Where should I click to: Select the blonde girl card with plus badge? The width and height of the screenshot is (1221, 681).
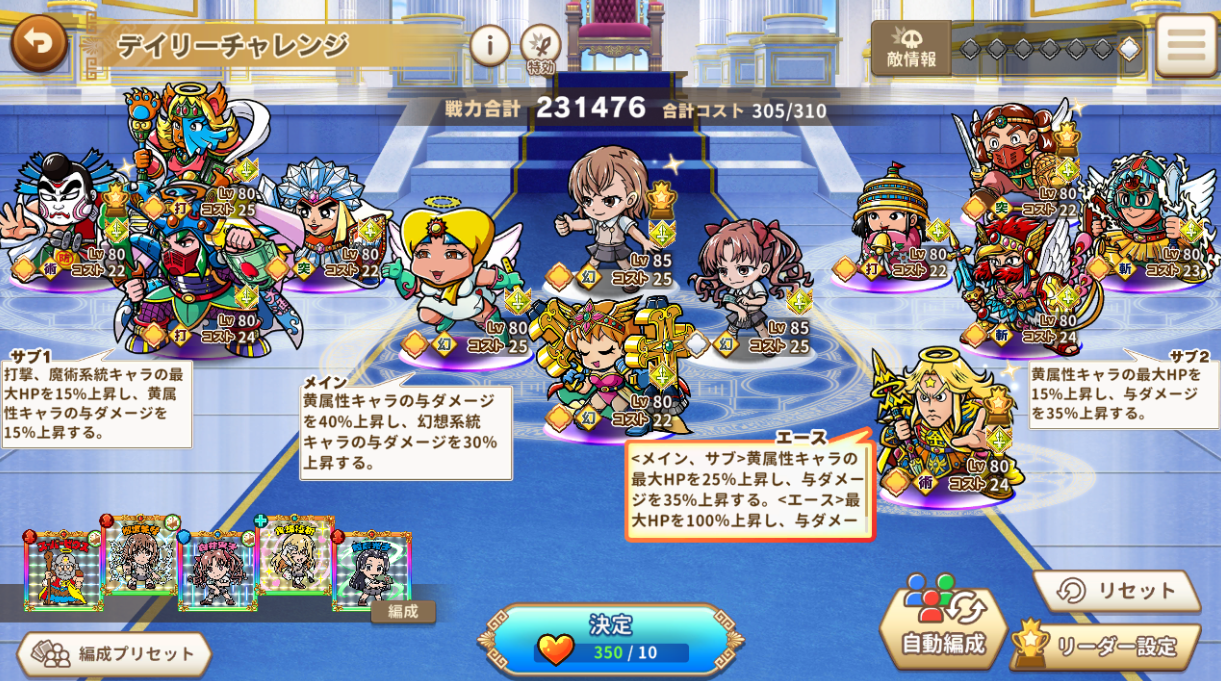[295, 556]
